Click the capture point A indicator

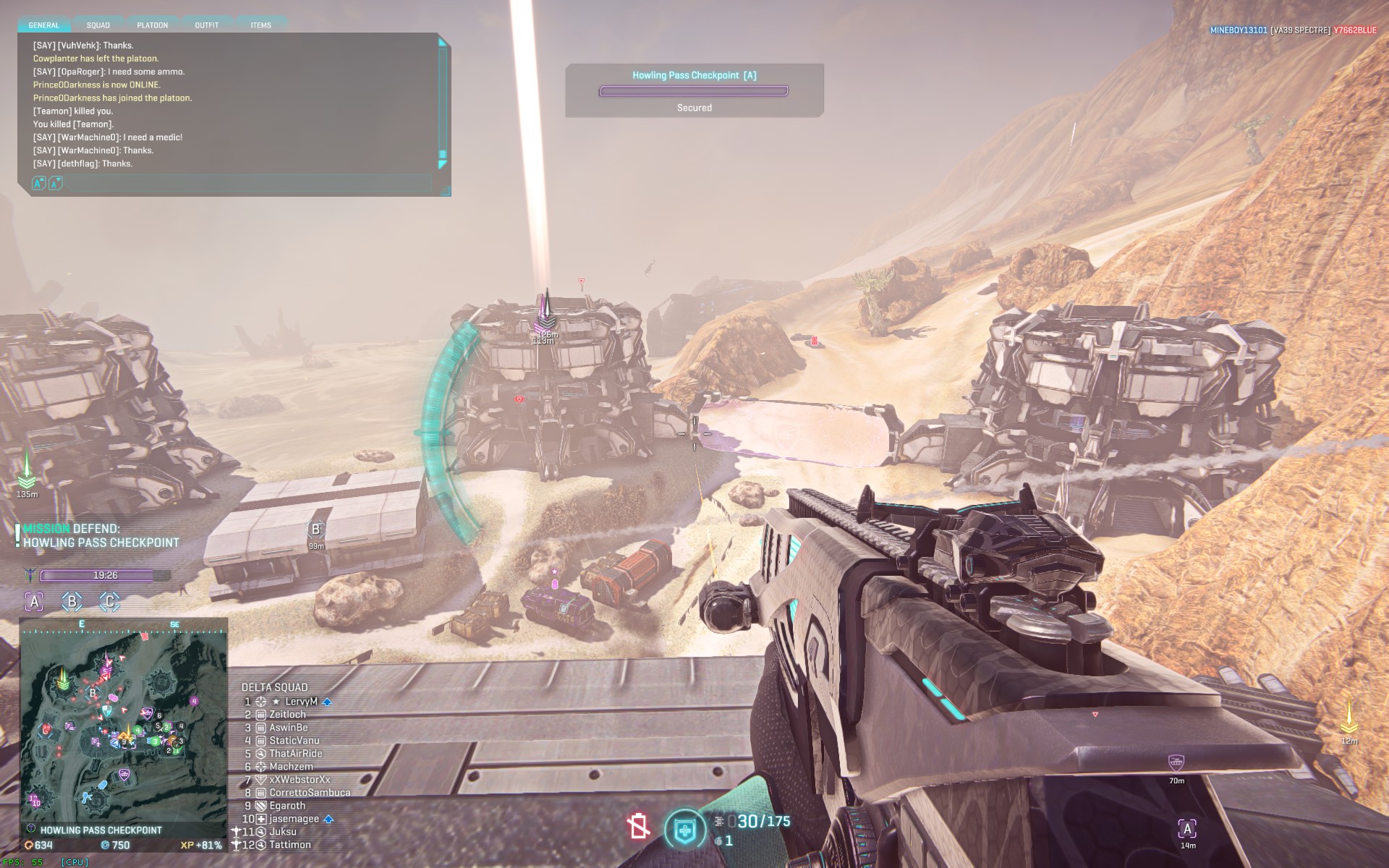click(34, 601)
